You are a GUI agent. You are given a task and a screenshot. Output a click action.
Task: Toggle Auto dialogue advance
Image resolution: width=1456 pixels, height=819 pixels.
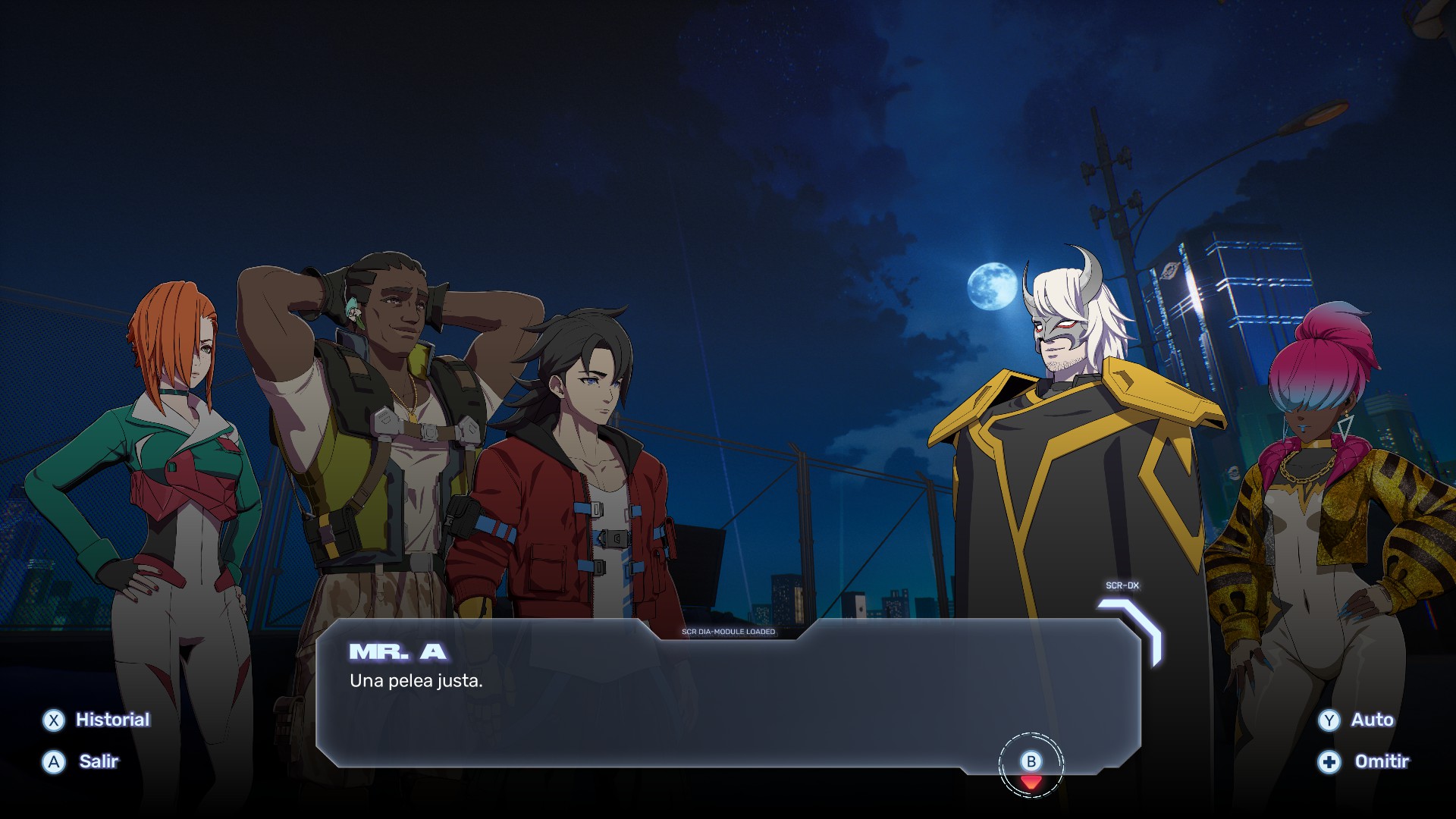click(1357, 720)
